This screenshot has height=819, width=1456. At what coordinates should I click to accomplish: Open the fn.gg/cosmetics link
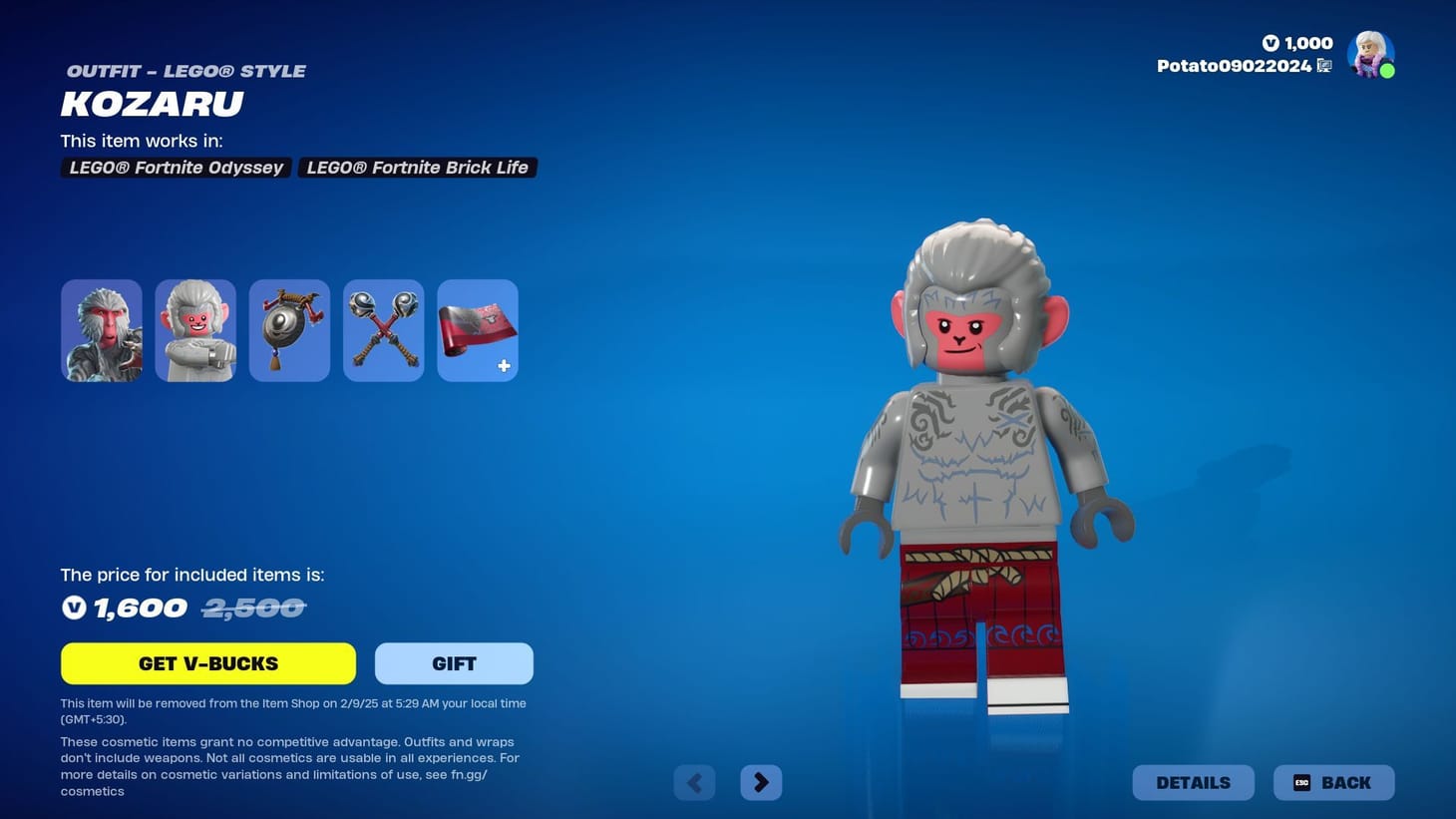469,773
